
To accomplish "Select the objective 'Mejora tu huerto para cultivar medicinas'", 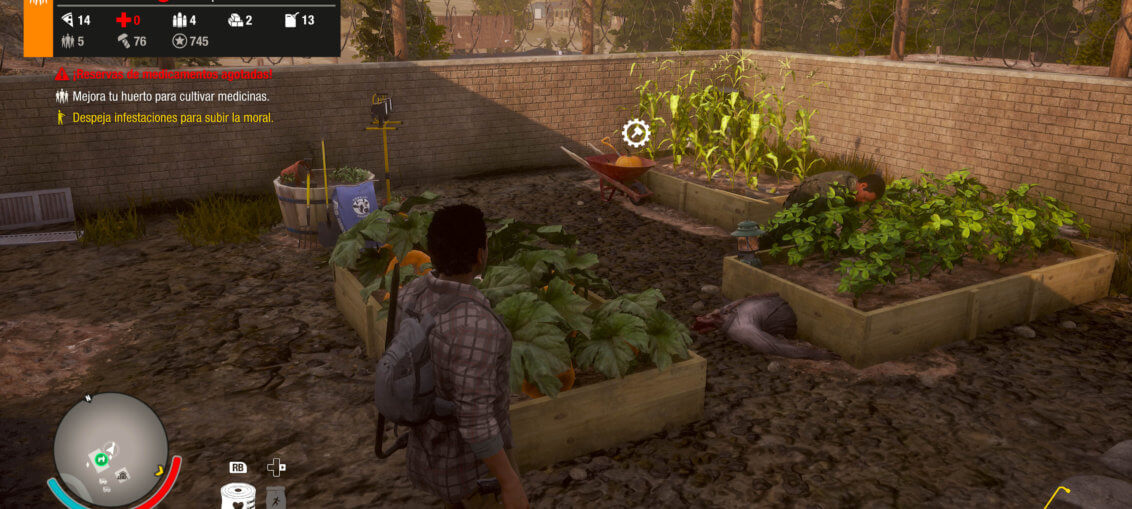I will pyautogui.click(x=170, y=96).
